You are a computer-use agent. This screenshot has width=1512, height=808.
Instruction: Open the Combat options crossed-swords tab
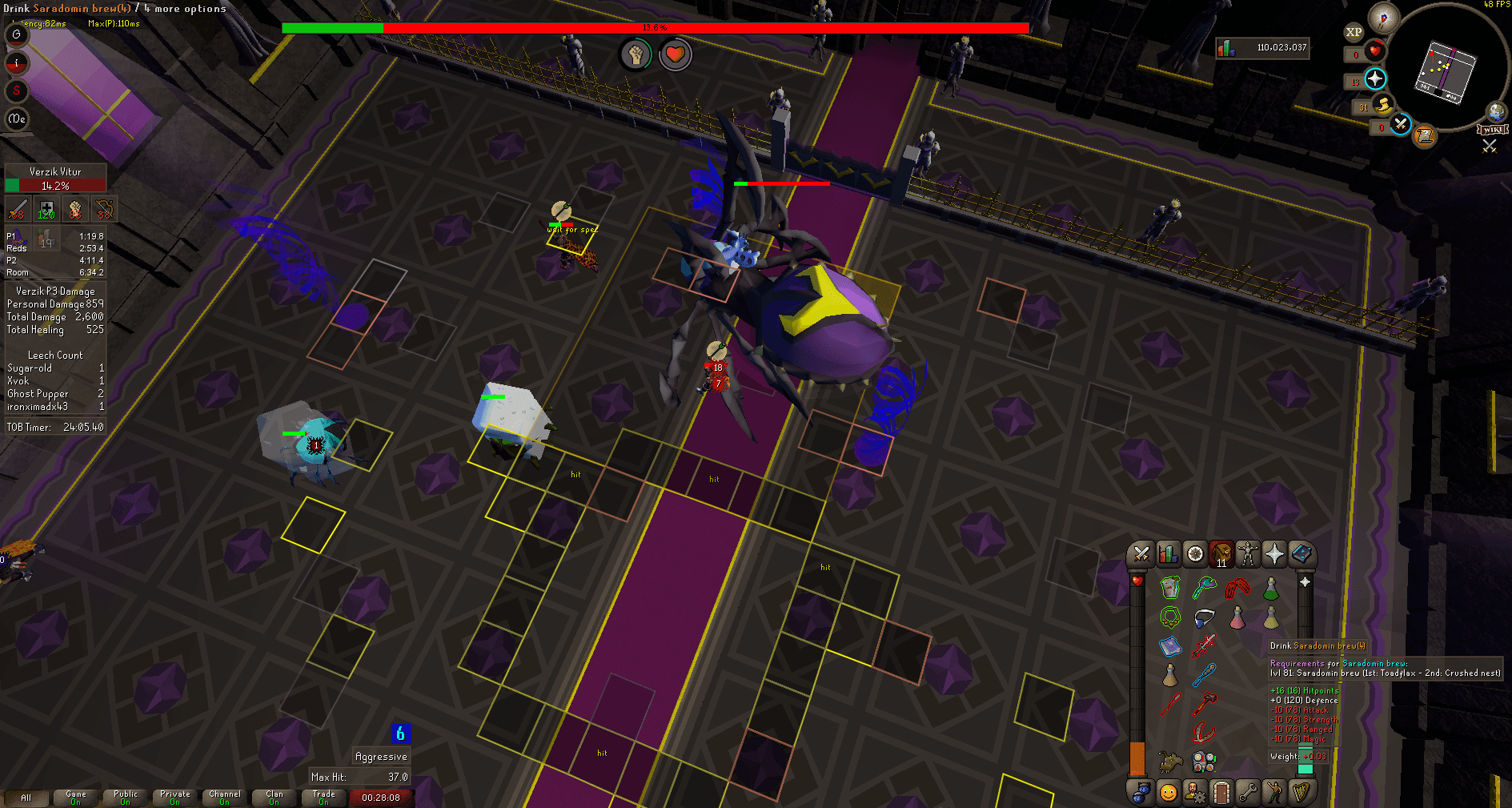[x=1141, y=554]
